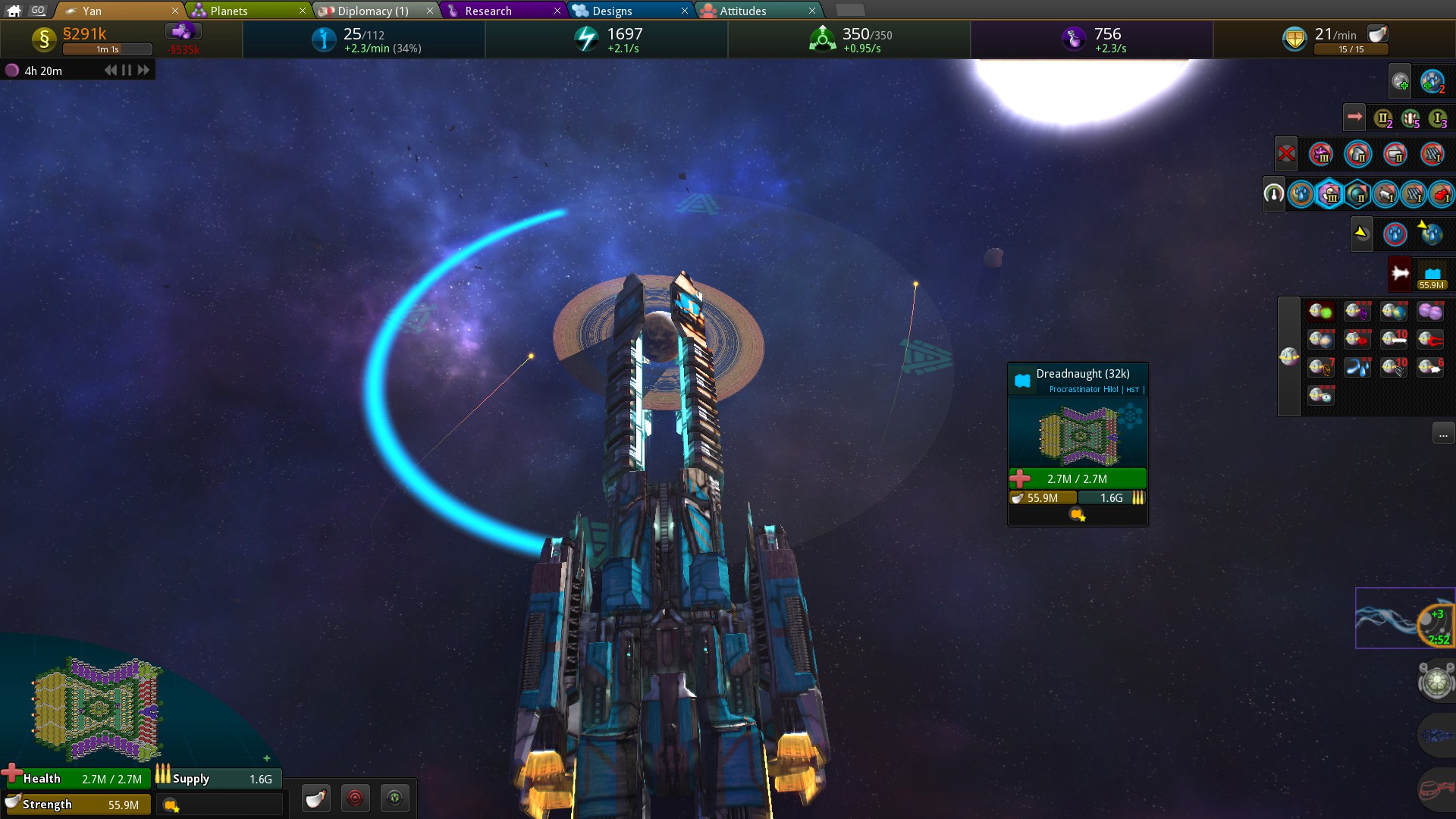Click the Dreadnaught blueprint thumbnail in the info card
The height and width of the screenshot is (819, 1456).
click(1078, 434)
